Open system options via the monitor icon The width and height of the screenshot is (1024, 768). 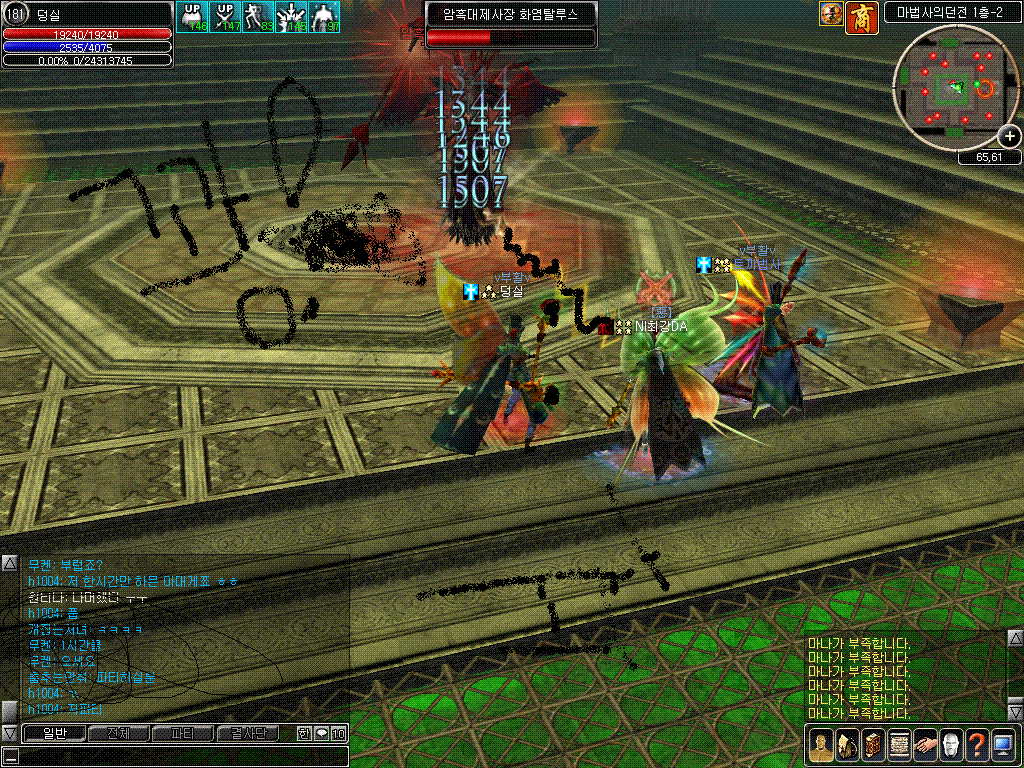1002,745
